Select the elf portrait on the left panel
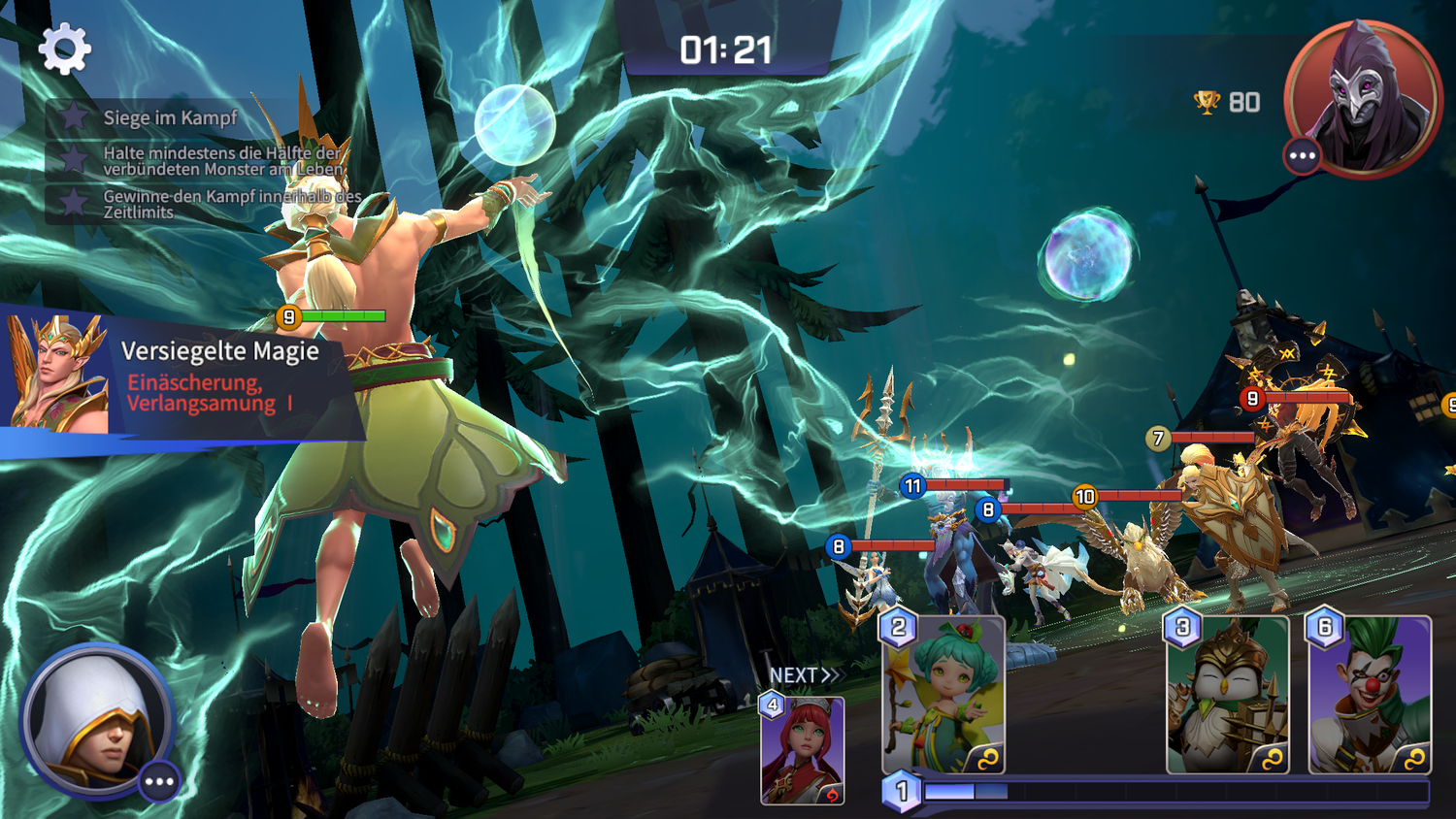The width and height of the screenshot is (1456, 819). [x=53, y=378]
